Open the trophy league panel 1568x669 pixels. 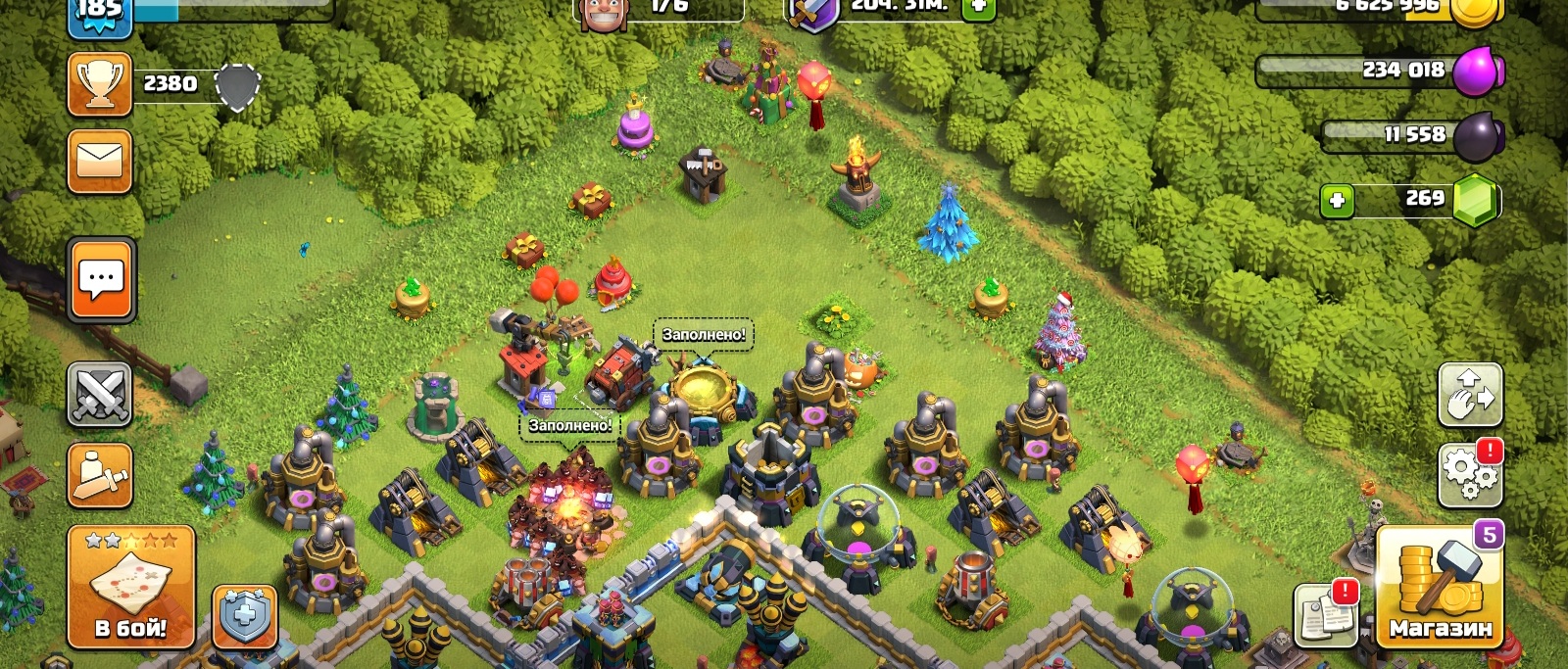100,84
